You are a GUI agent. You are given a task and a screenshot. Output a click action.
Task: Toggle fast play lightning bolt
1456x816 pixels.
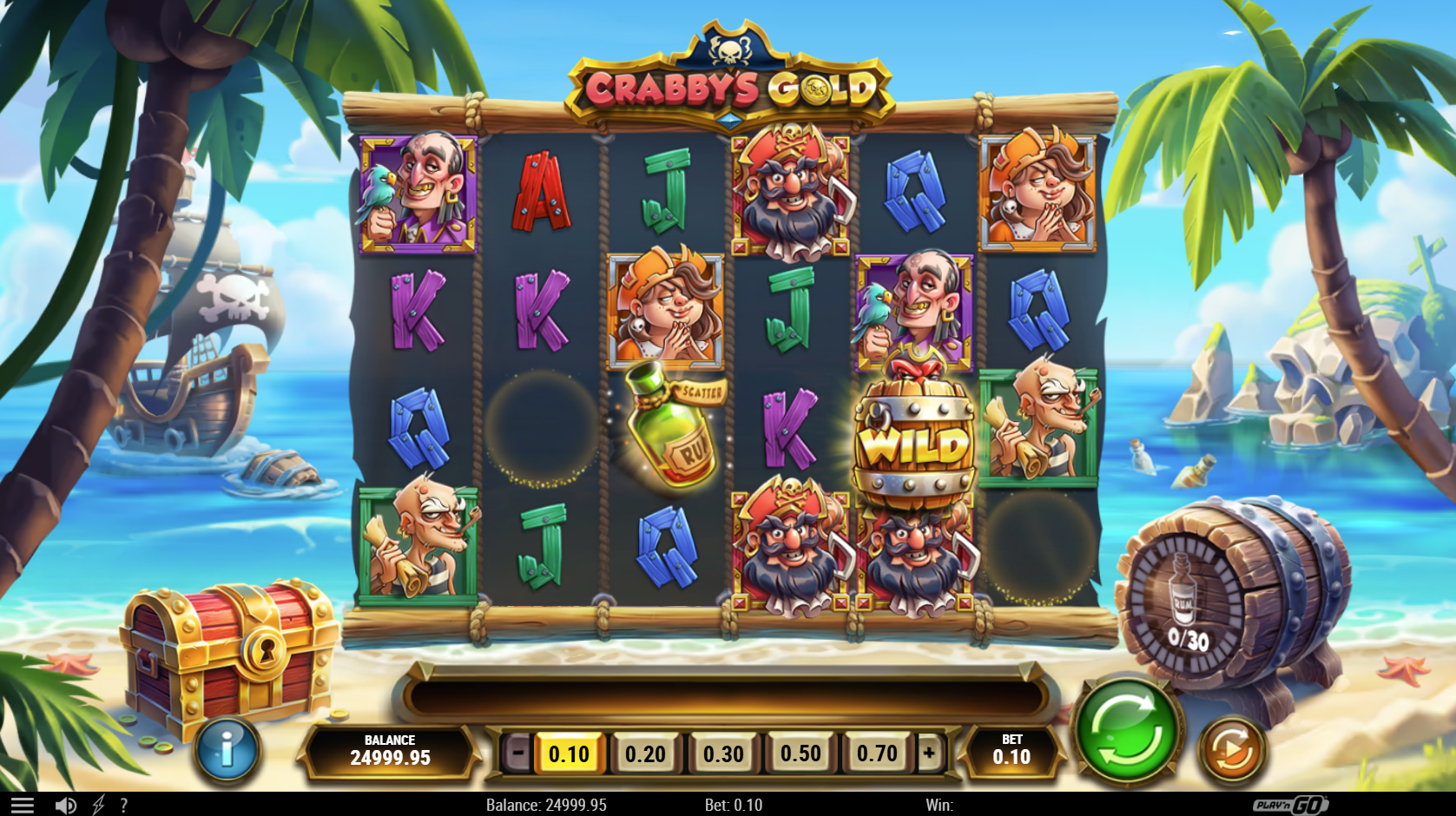coord(98,806)
